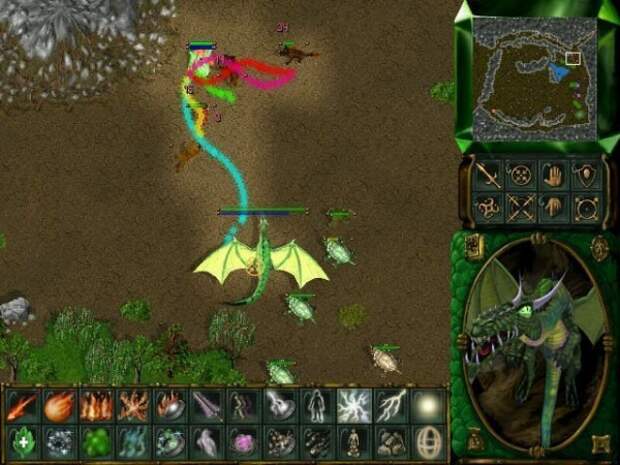Screen dimensions: 620x465
Task: Click the triple-spiral command icon
Action: pos(487,208)
